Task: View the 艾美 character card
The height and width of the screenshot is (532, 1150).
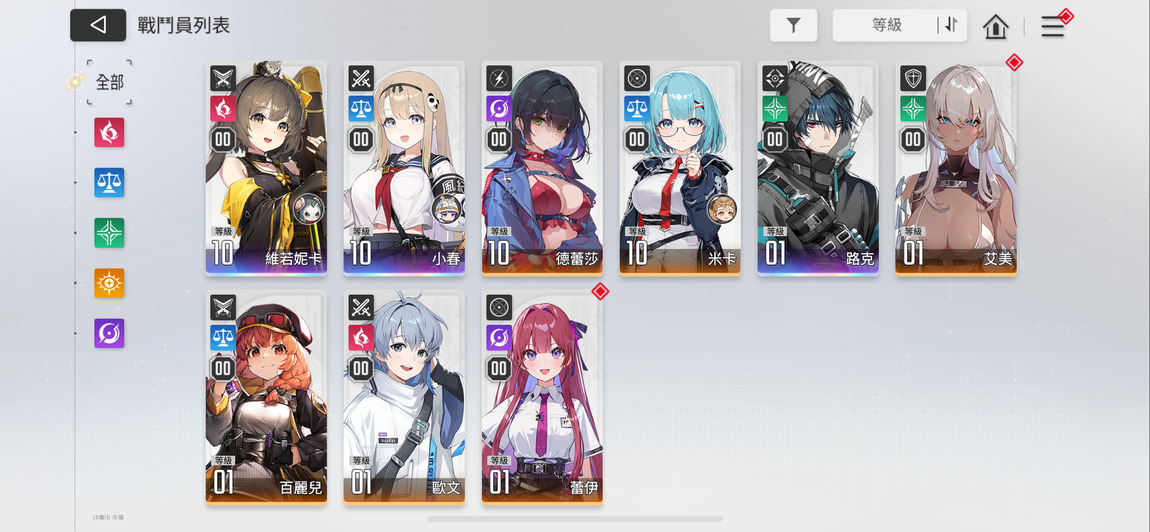Action: click(x=956, y=168)
